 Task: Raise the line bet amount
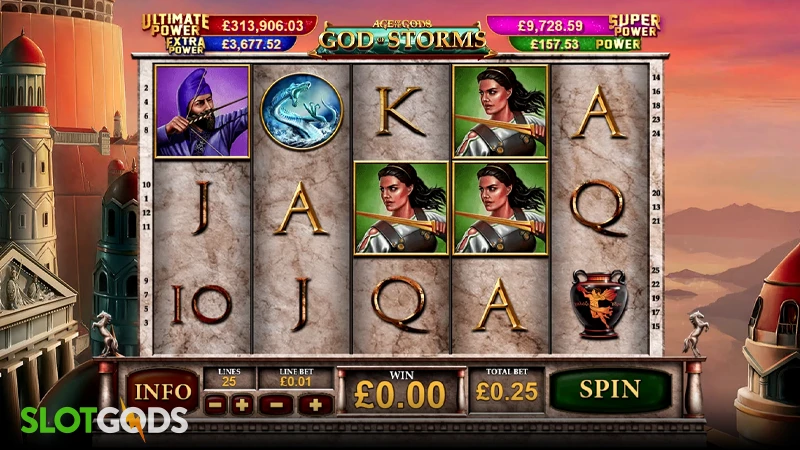click(x=315, y=404)
